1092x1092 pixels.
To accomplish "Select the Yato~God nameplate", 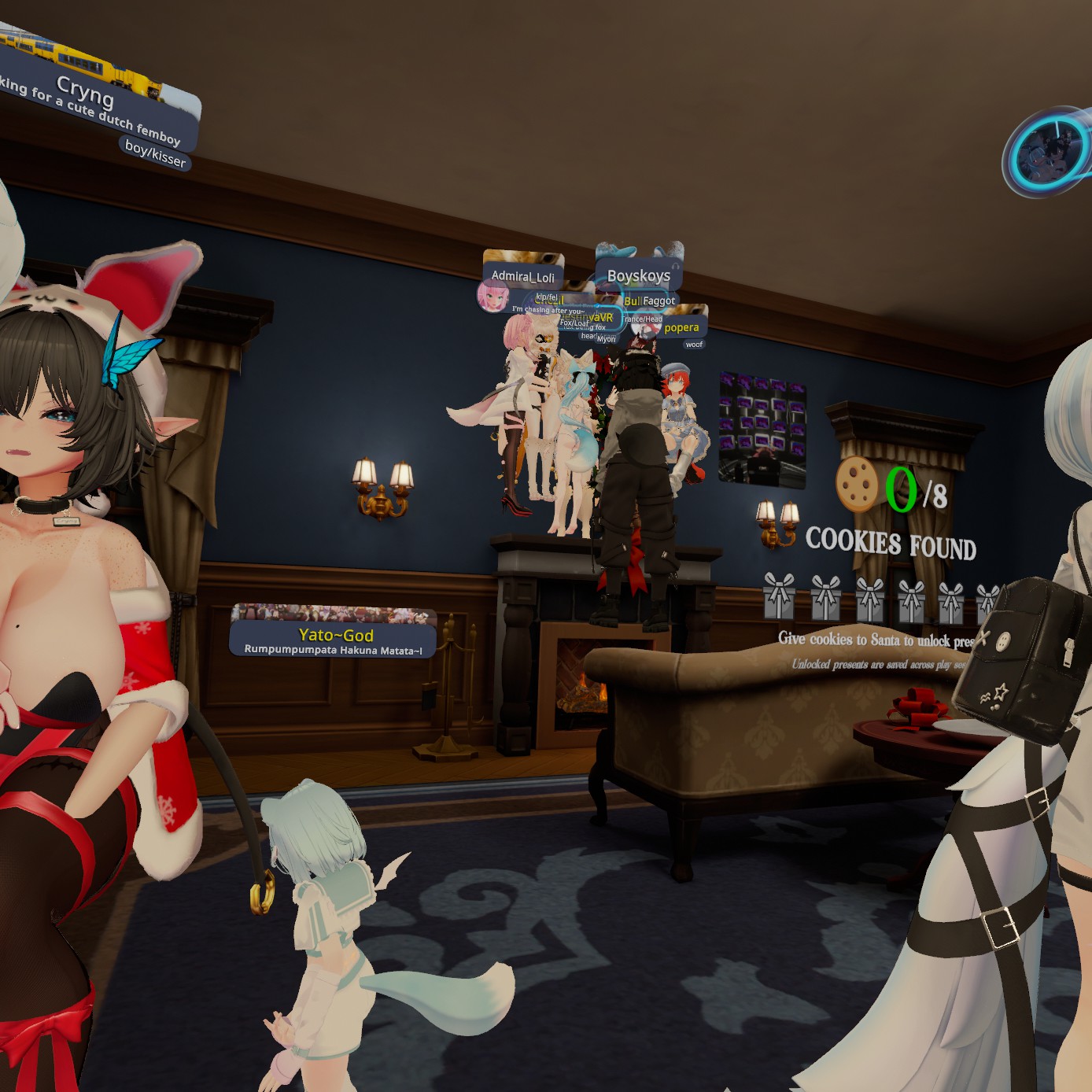I will [335, 635].
